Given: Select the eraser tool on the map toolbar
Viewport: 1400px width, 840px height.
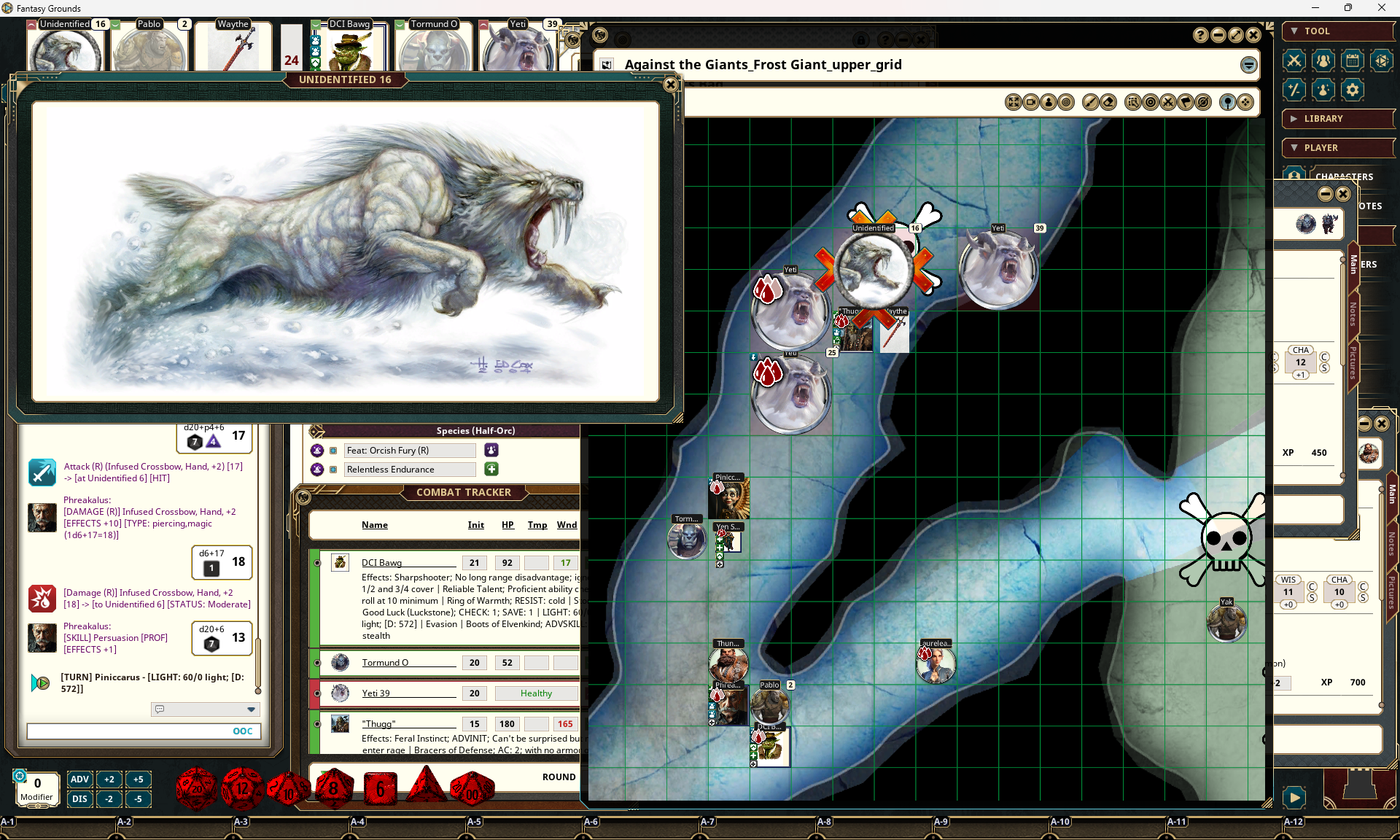Looking at the screenshot, I should [1108, 103].
